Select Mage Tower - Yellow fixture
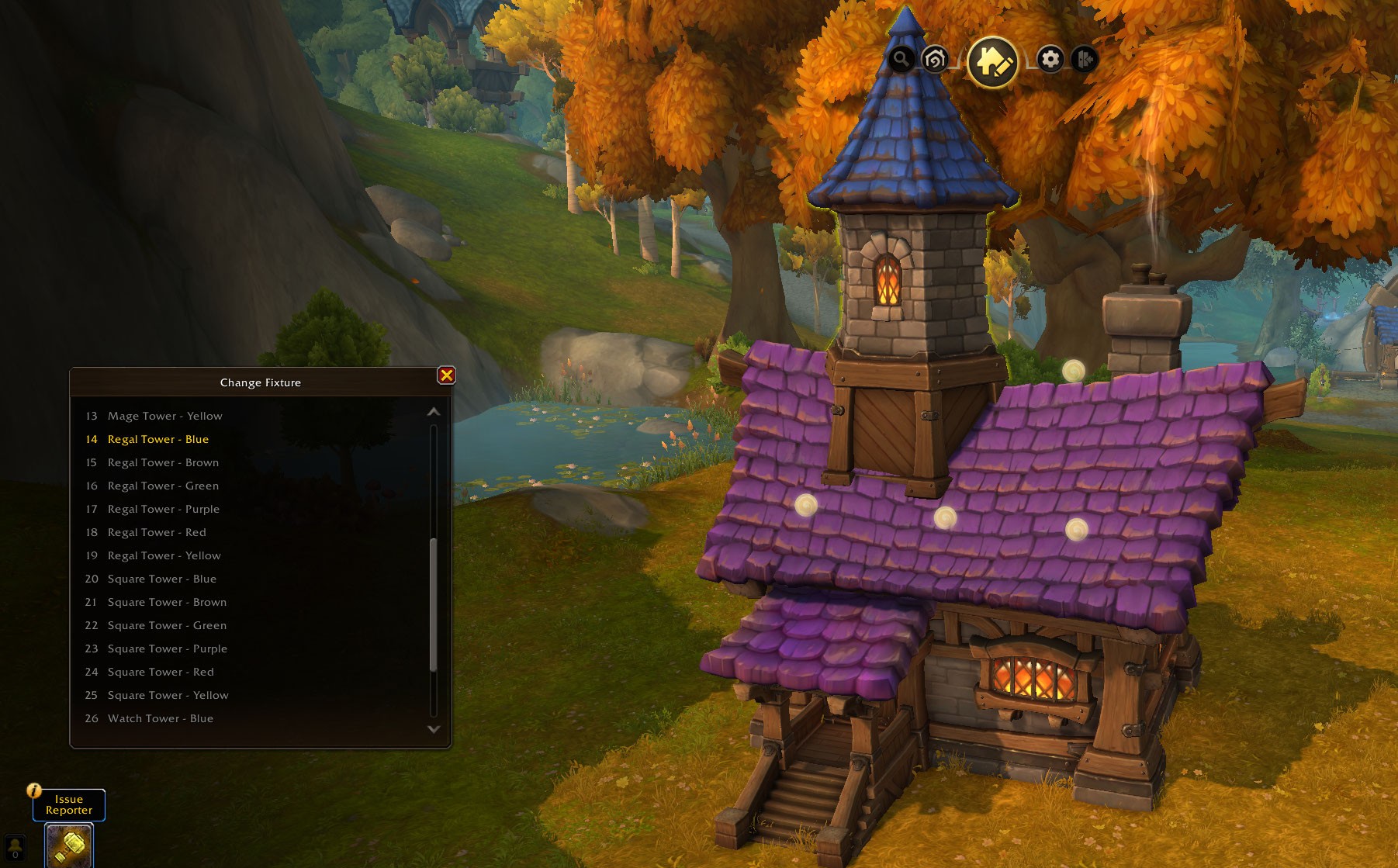The height and width of the screenshot is (868, 1398). pyautogui.click(x=164, y=416)
